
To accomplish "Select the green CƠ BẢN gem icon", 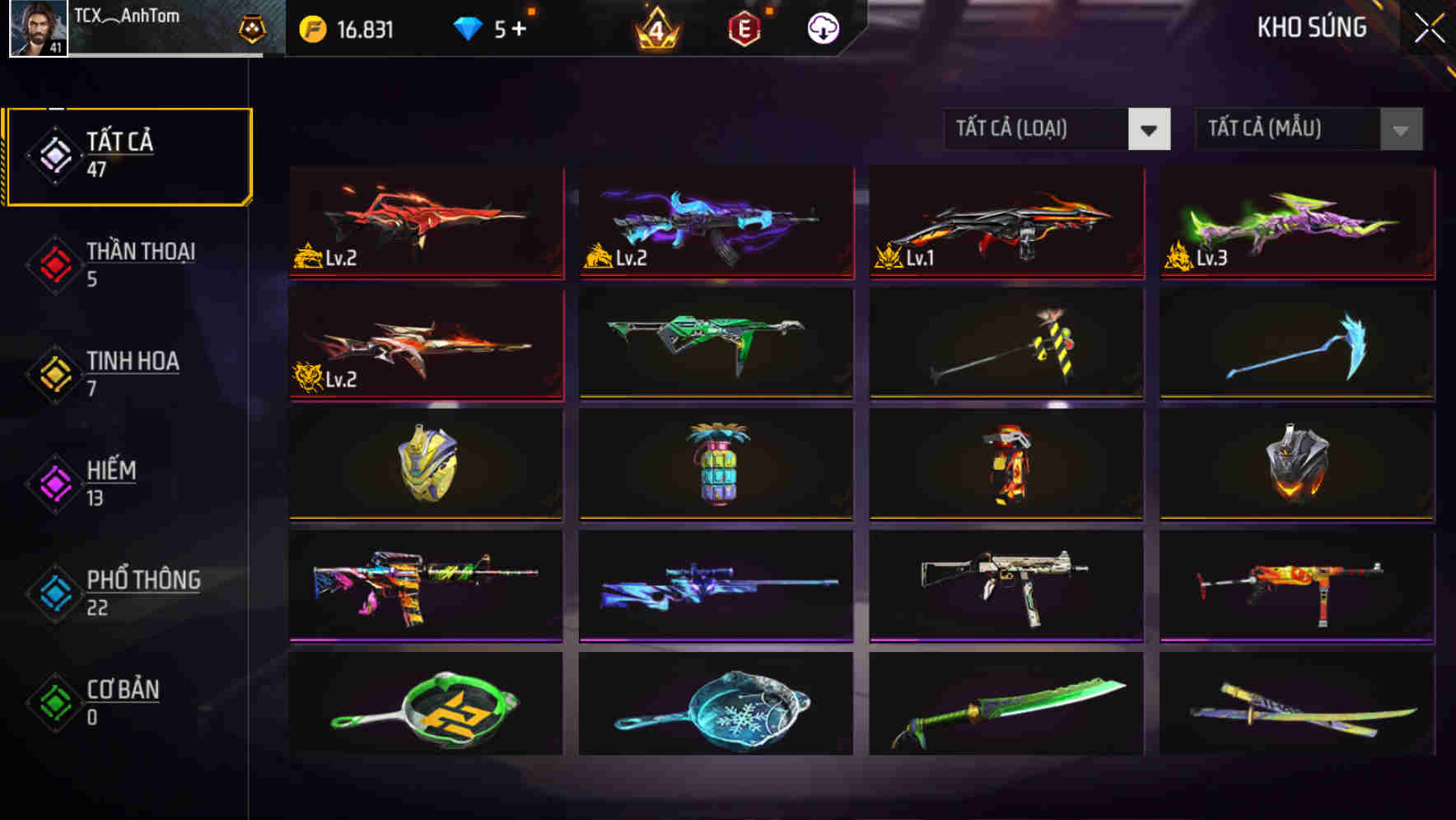I will (x=54, y=702).
